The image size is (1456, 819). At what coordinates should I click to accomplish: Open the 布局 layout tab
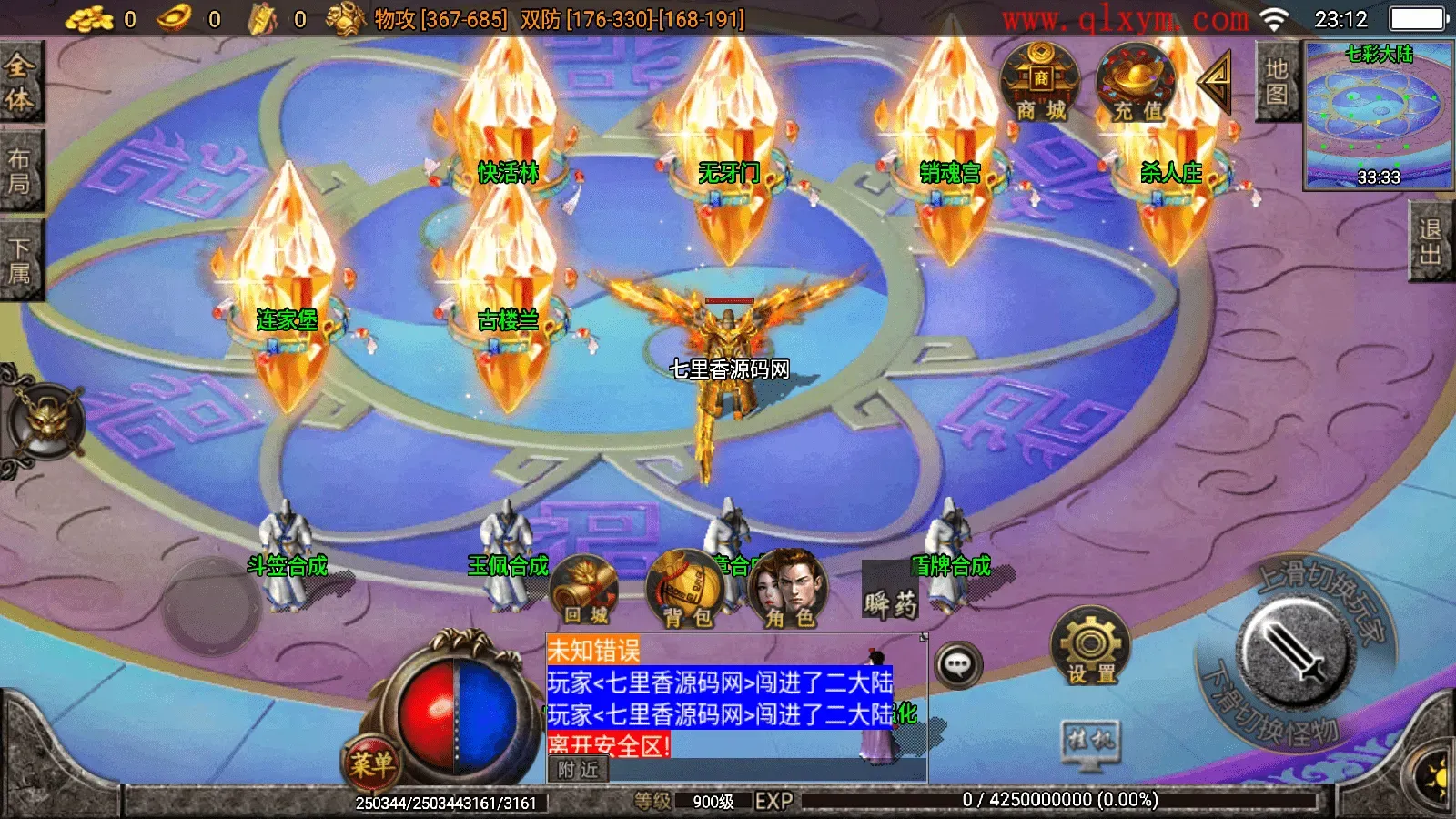(20, 170)
